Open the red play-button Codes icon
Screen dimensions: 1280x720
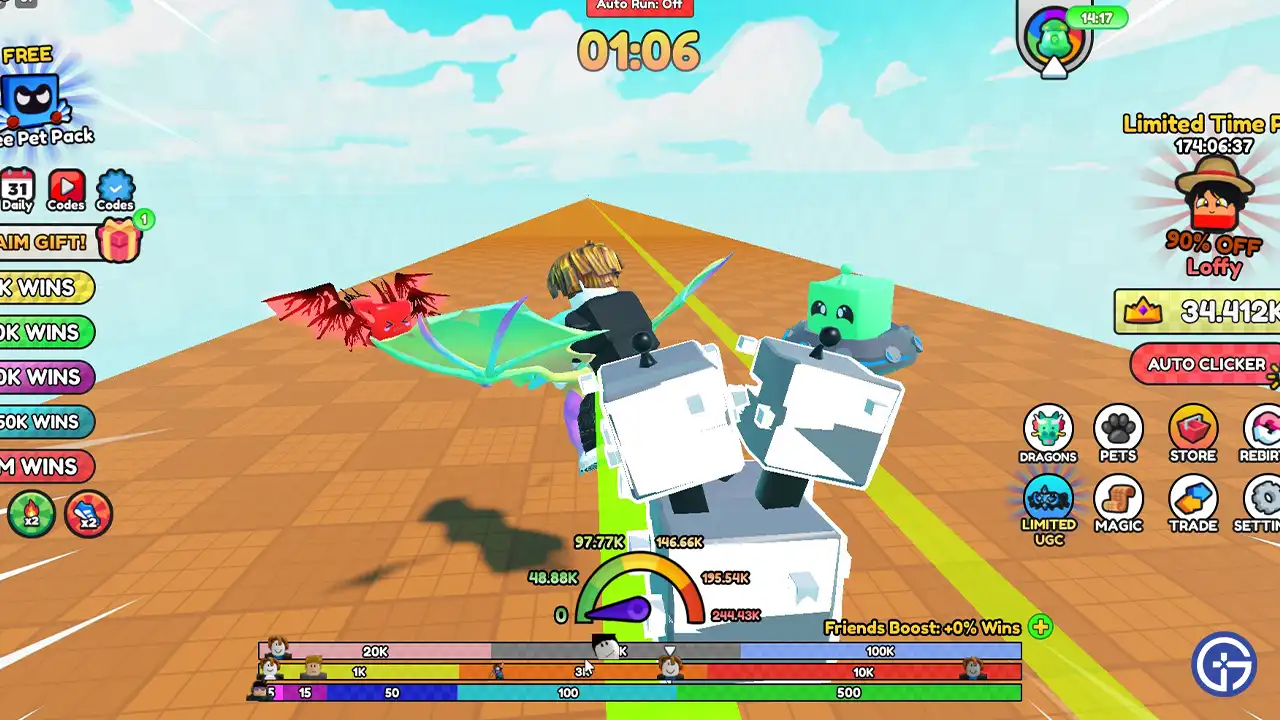[66, 188]
